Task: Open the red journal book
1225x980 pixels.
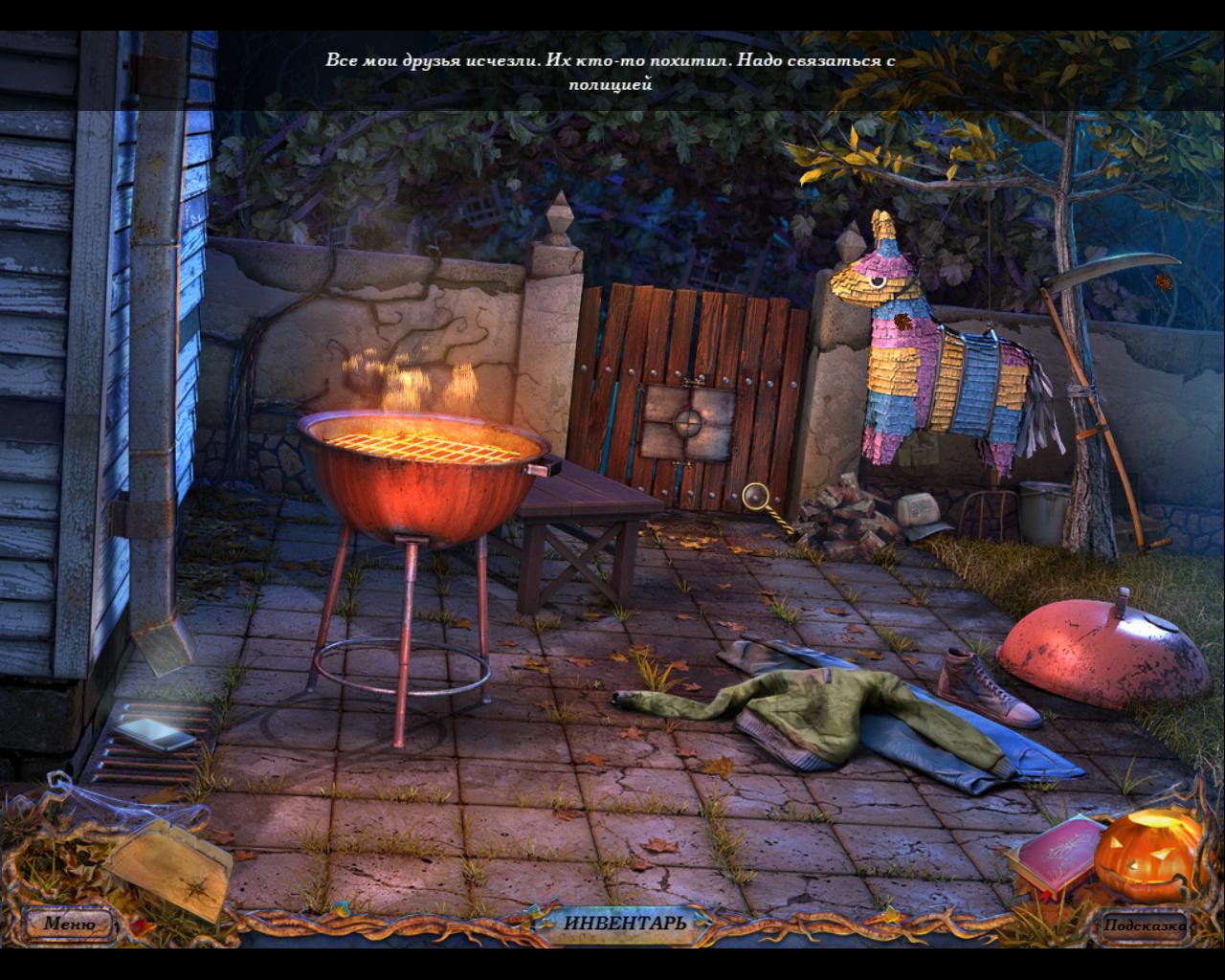Action: coord(1053,855)
